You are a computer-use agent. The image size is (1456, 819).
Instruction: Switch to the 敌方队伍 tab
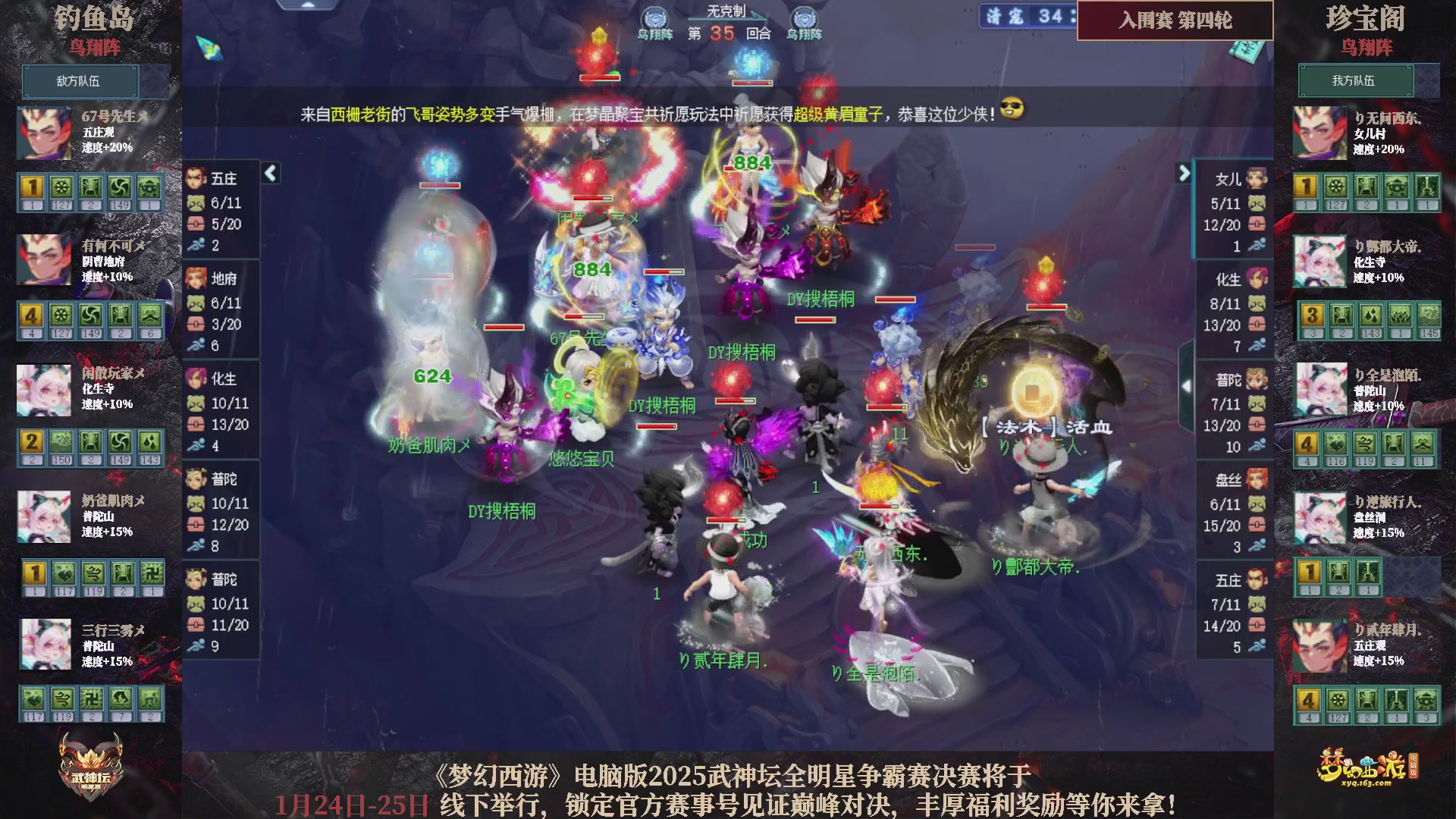80,81
